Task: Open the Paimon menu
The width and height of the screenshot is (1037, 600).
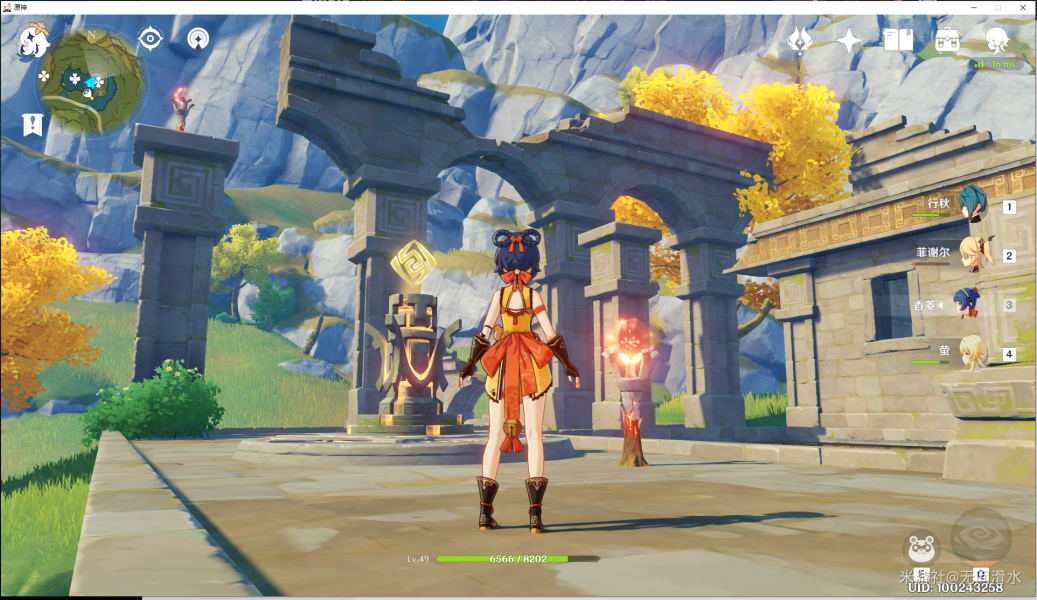Action: (x=33, y=41)
